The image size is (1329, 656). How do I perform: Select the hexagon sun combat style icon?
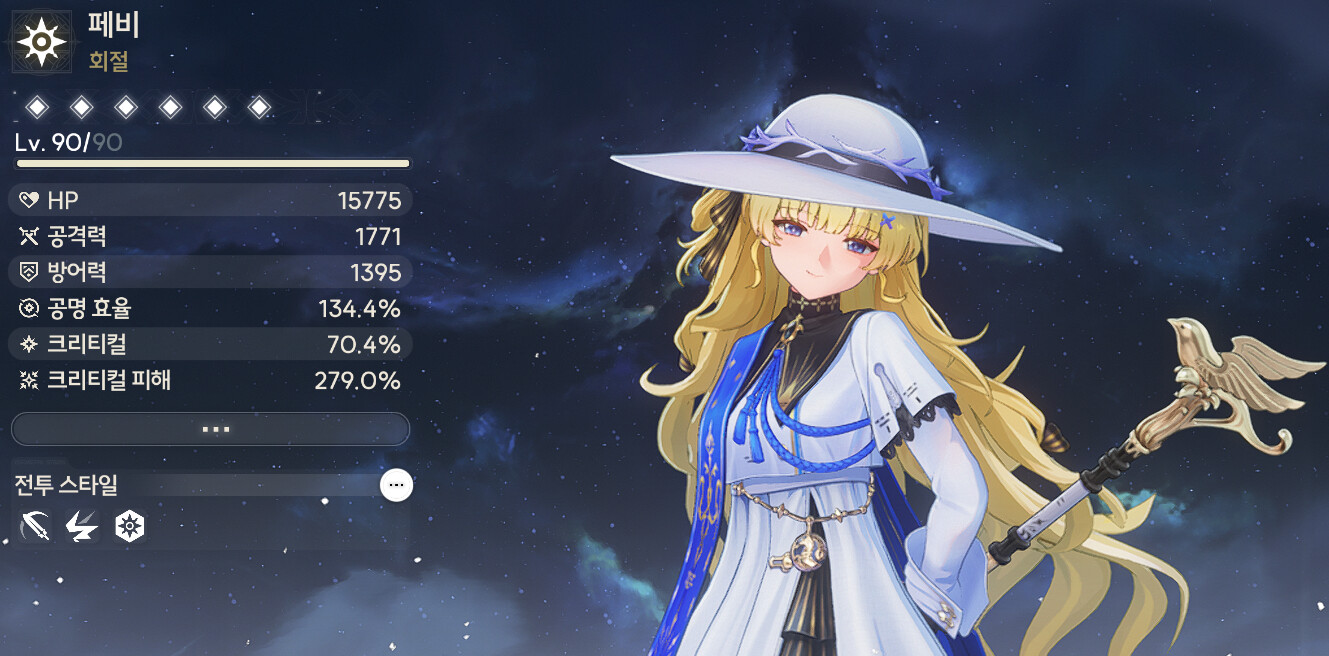coord(129,525)
